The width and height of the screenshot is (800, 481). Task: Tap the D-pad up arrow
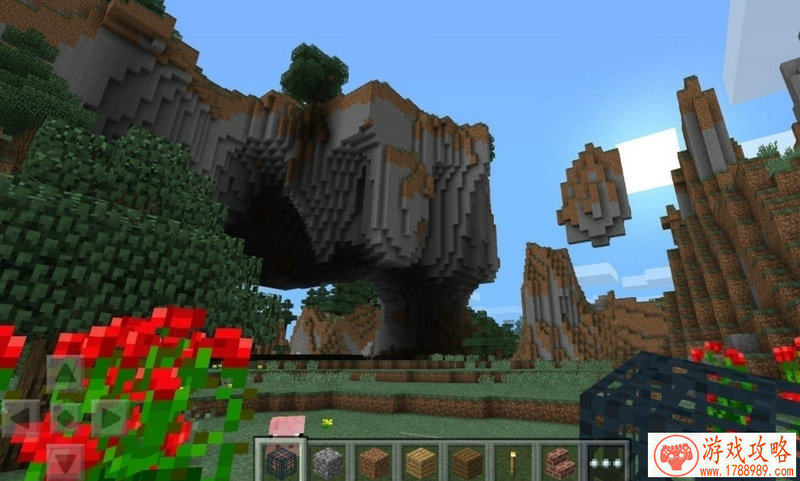pos(65,375)
